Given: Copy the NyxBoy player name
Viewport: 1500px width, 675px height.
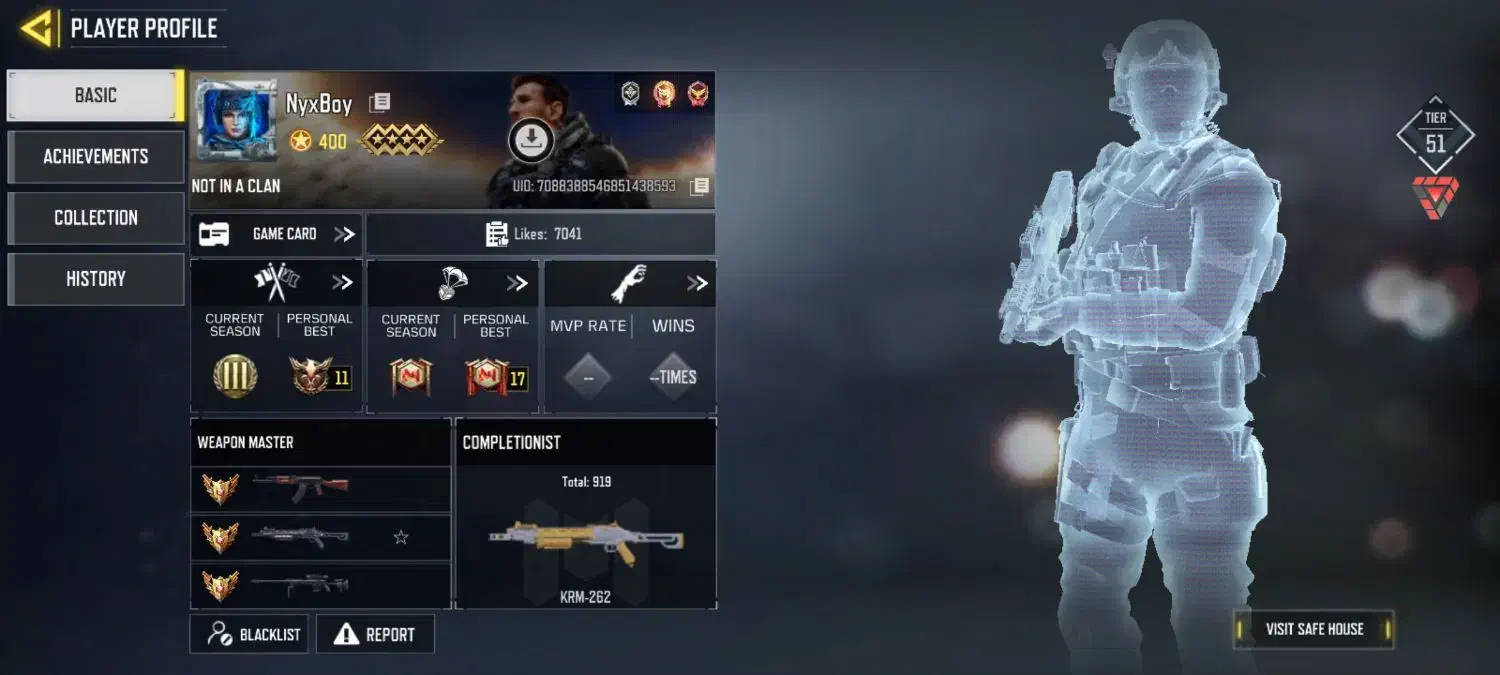Looking at the screenshot, I should (379, 103).
